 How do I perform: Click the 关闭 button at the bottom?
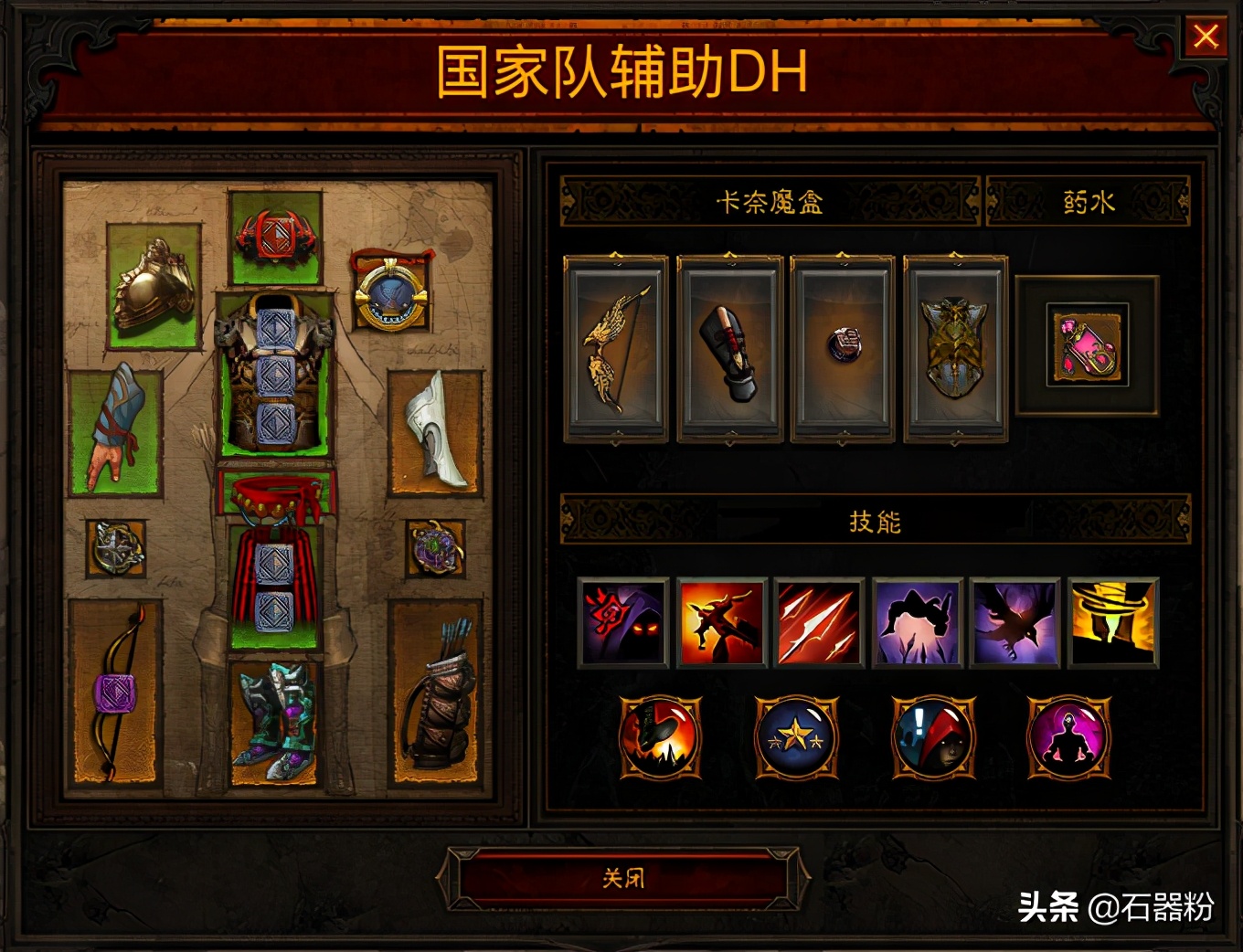(x=621, y=877)
